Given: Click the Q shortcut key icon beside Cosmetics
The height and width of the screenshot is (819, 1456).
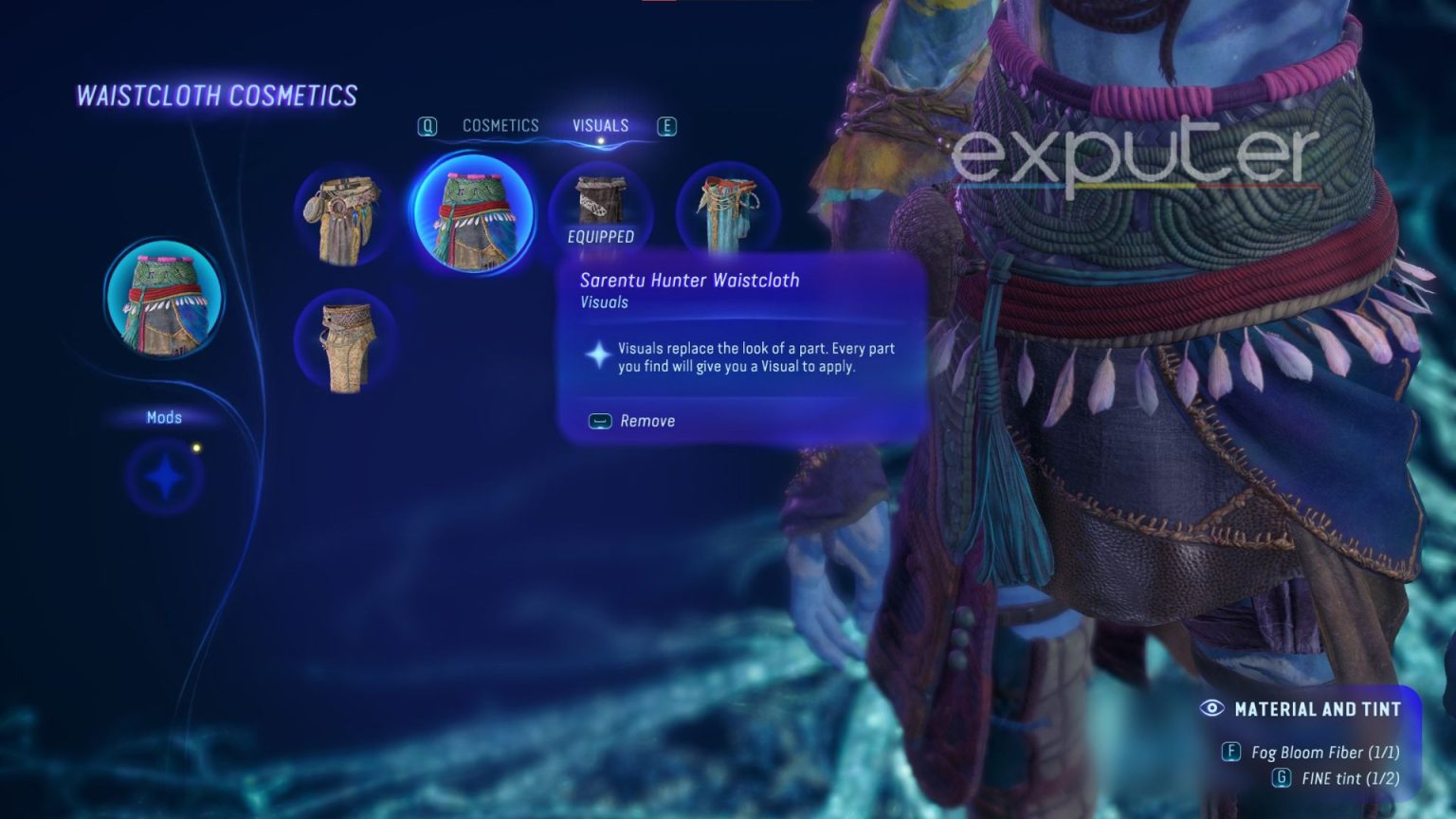Looking at the screenshot, I should pos(427,125).
